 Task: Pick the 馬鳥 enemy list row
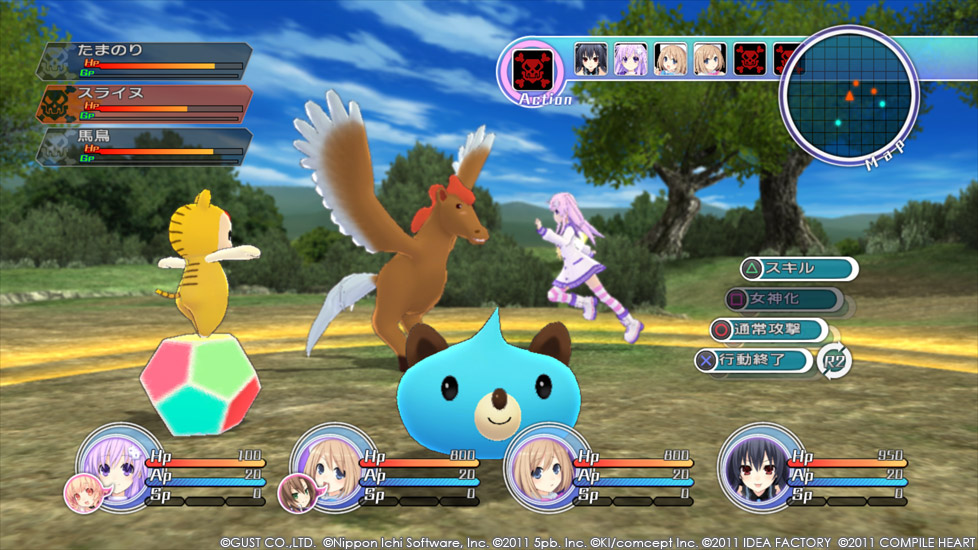pos(145,147)
